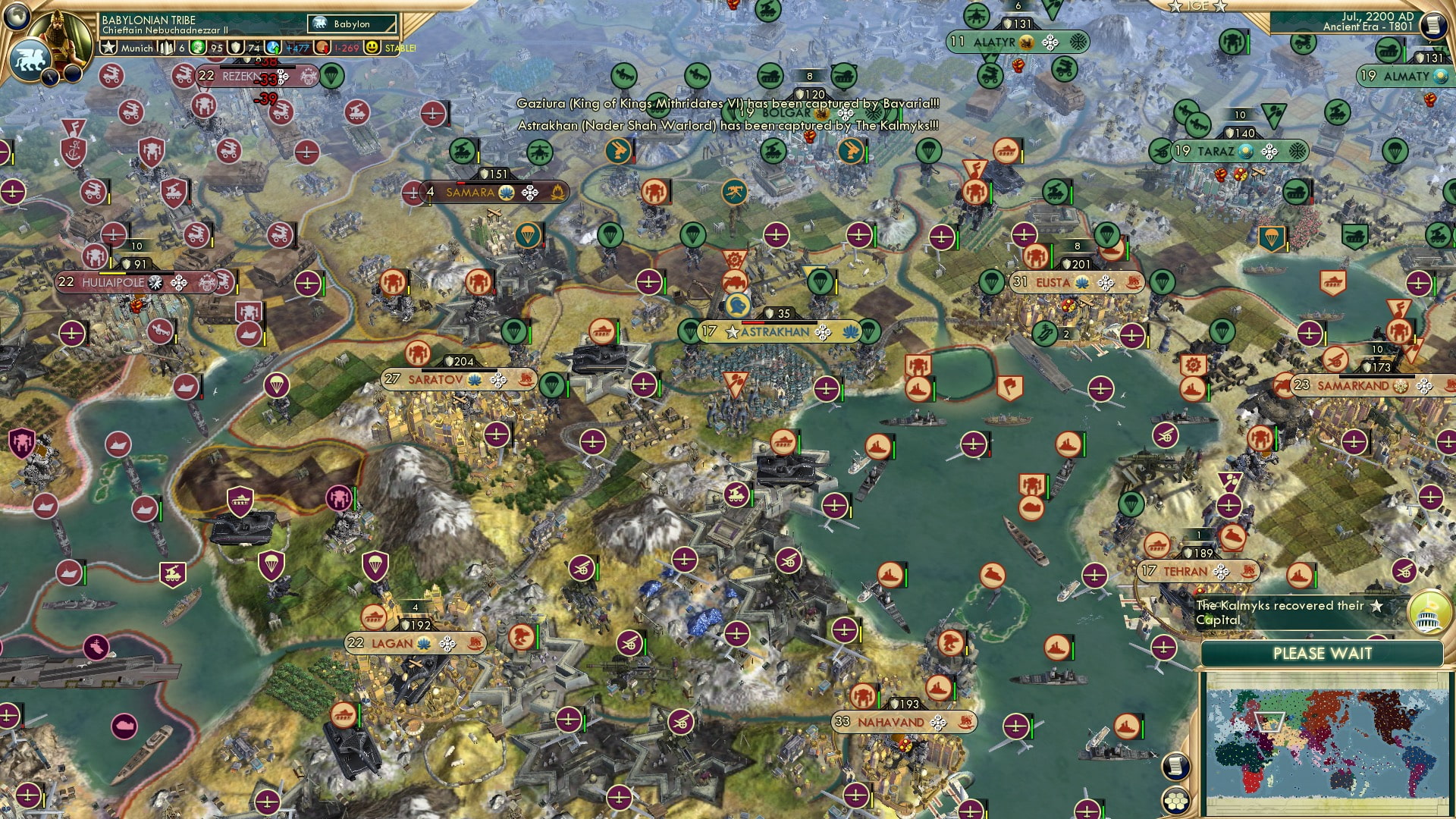Toggle the hex grid honeycomb icon

click(1177, 802)
